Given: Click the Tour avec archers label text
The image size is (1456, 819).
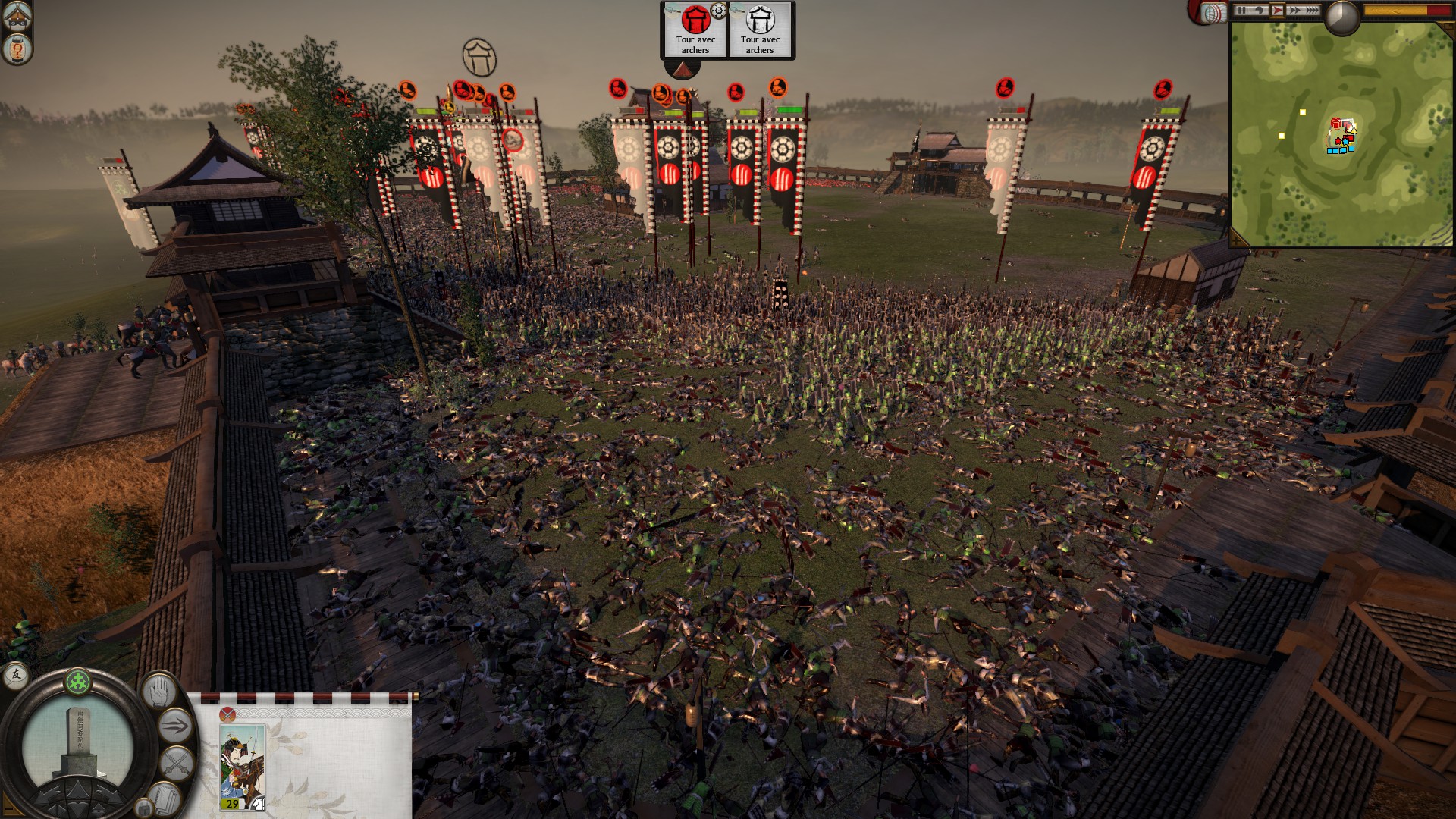Looking at the screenshot, I should [x=695, y=45].
